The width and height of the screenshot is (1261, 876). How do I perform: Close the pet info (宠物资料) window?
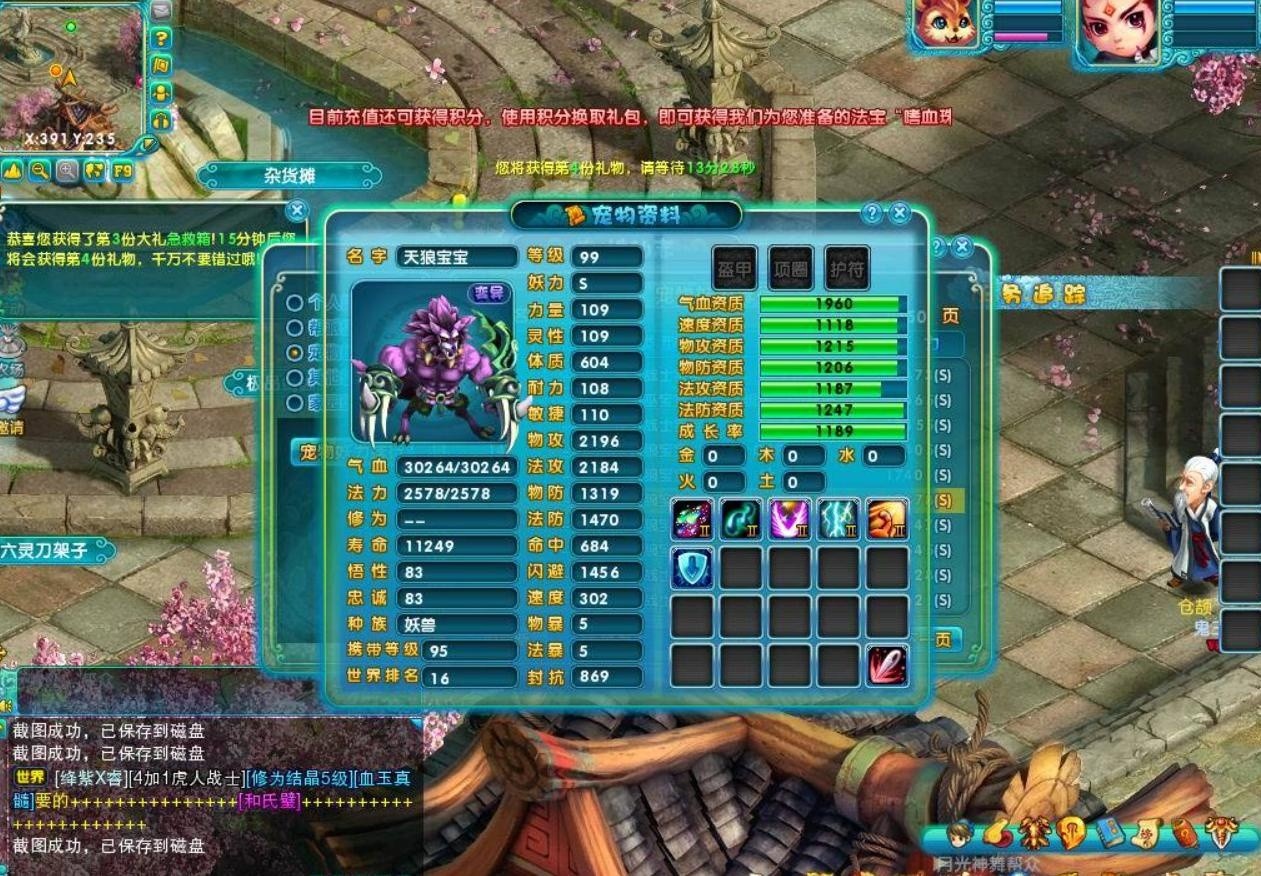[900, 213]
